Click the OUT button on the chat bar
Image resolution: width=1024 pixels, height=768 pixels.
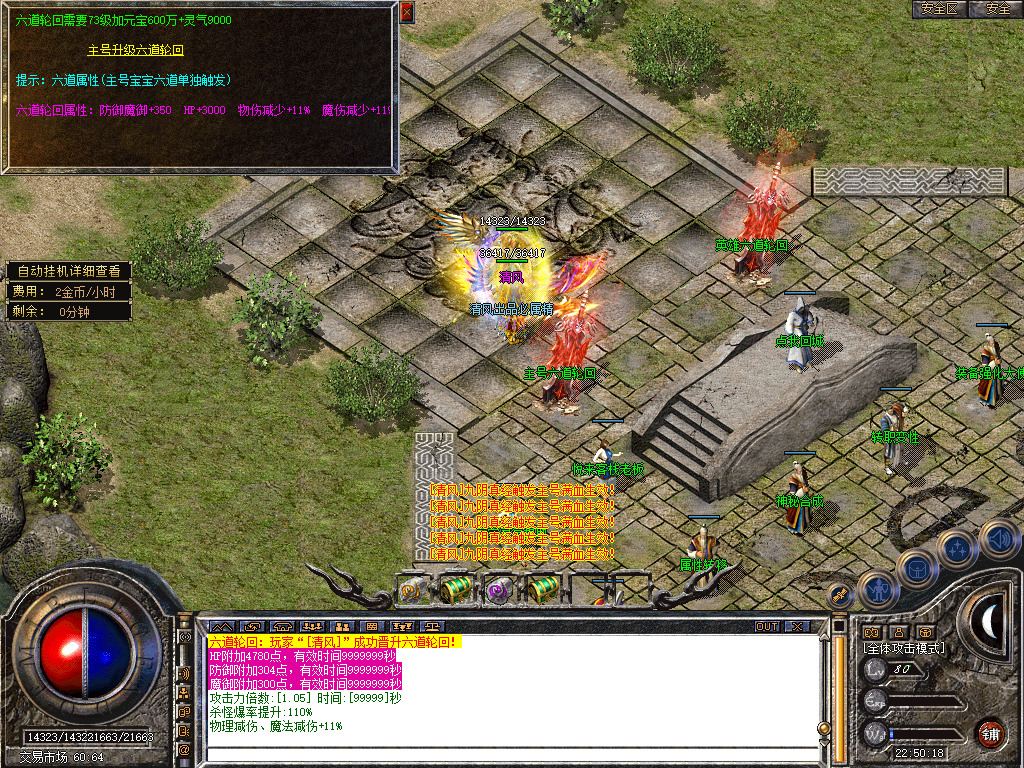pyautogui.click(x=767, y=626)
